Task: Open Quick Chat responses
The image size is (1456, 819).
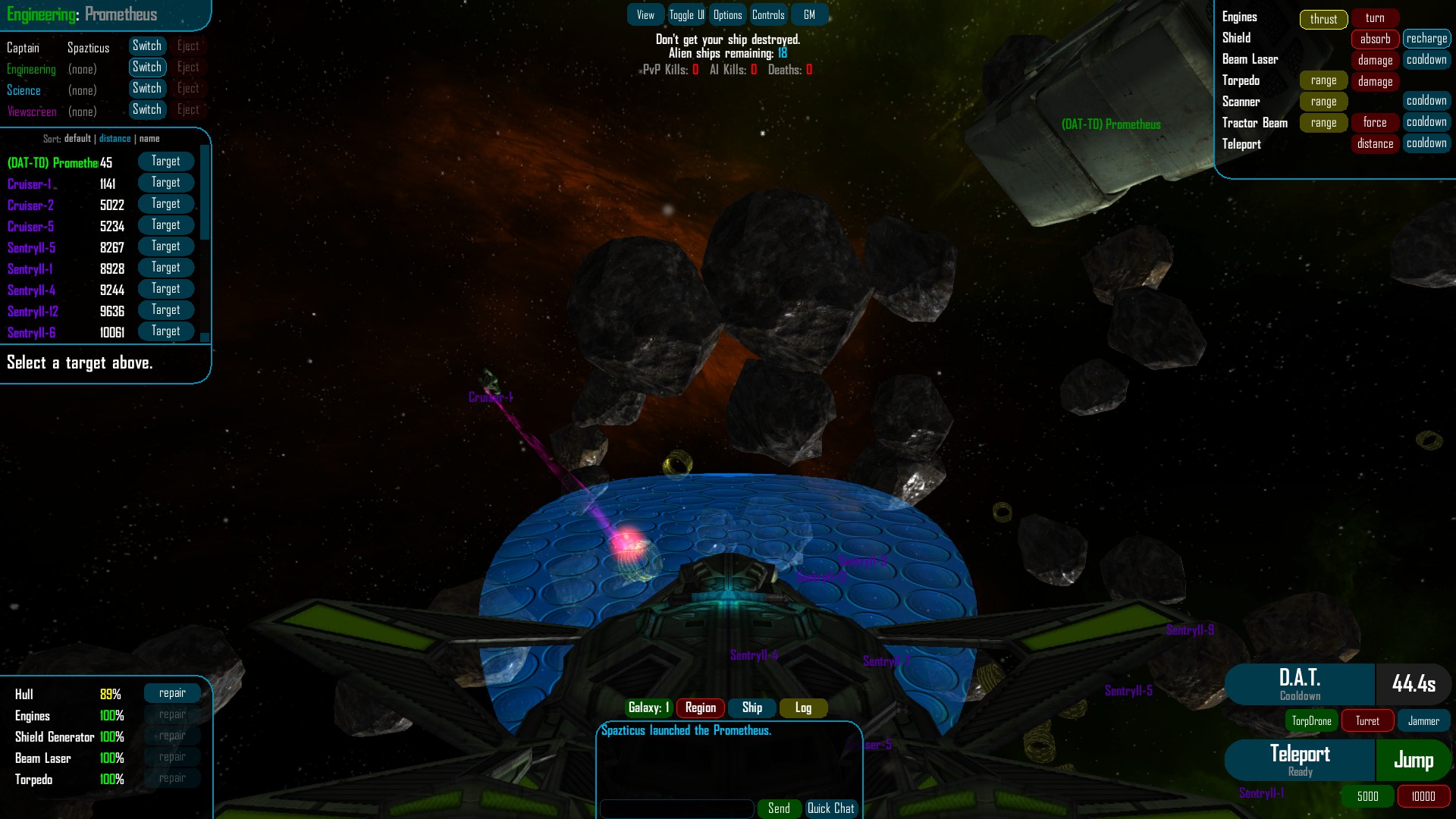Action: tap(831, 808)
